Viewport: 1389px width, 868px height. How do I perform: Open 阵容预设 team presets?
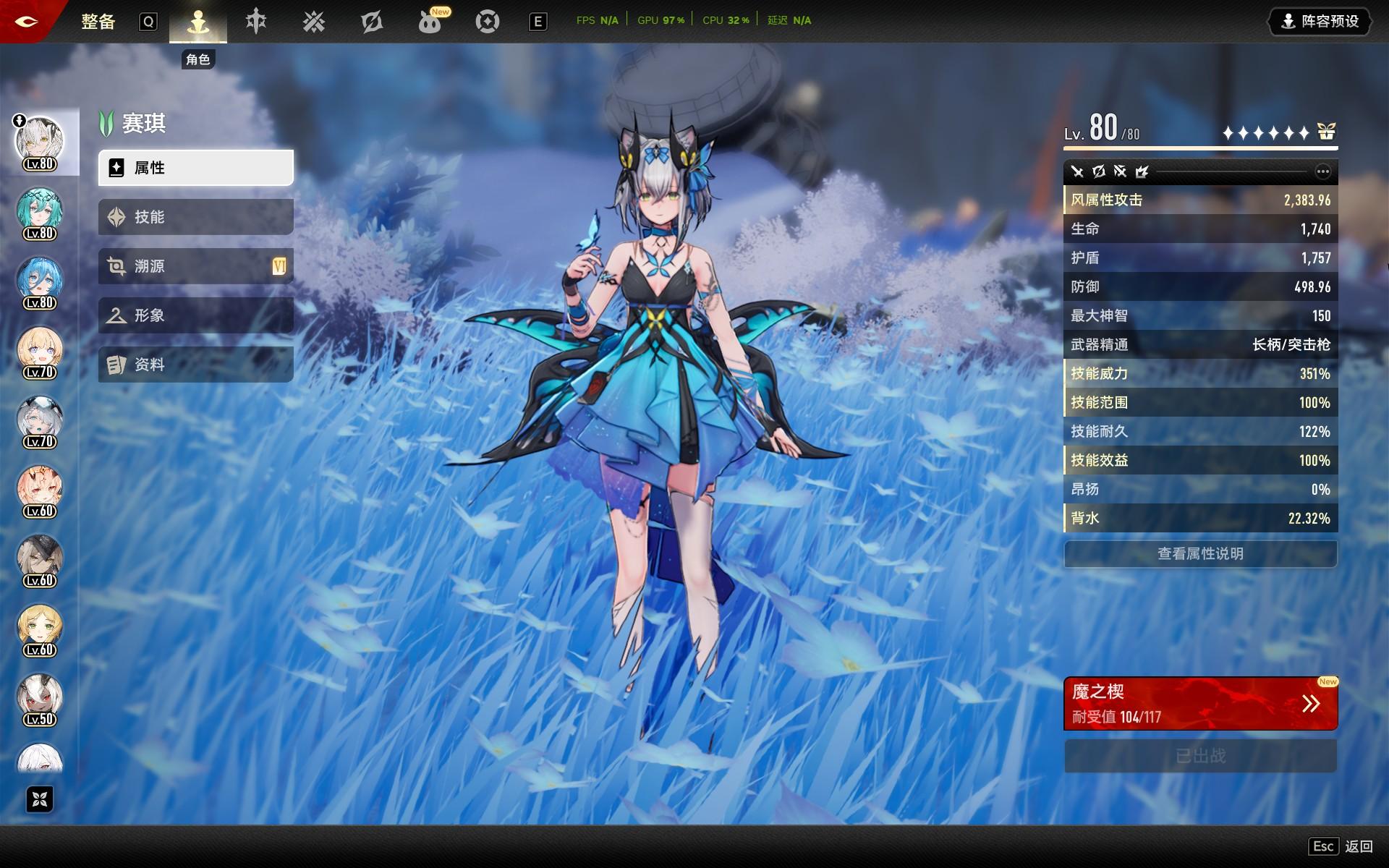coord(1320,22)
